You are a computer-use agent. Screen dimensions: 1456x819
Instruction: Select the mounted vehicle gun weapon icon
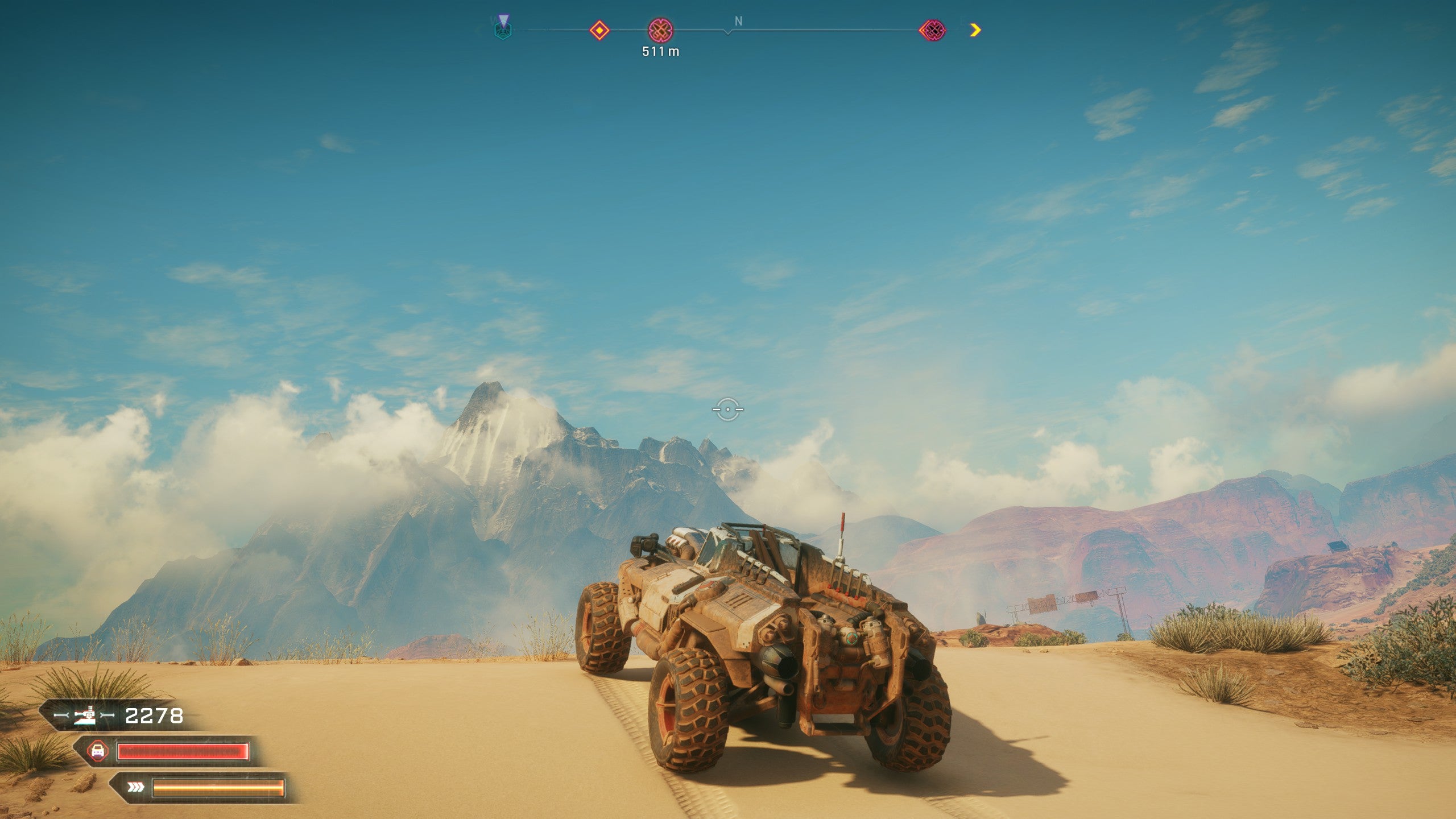pos(85,715)
